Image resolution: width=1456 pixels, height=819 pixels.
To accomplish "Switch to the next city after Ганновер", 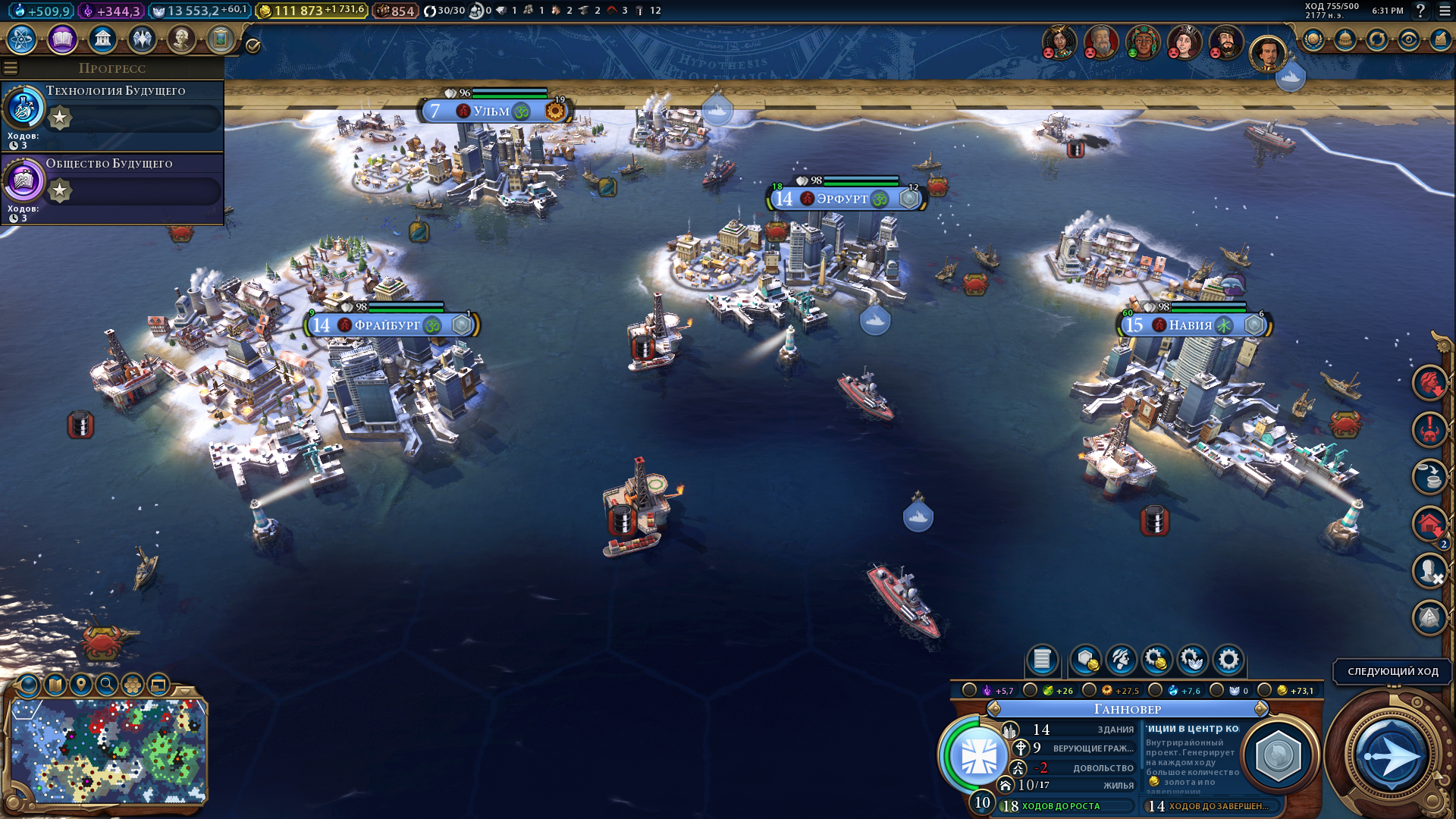I will pos(1261,709).
